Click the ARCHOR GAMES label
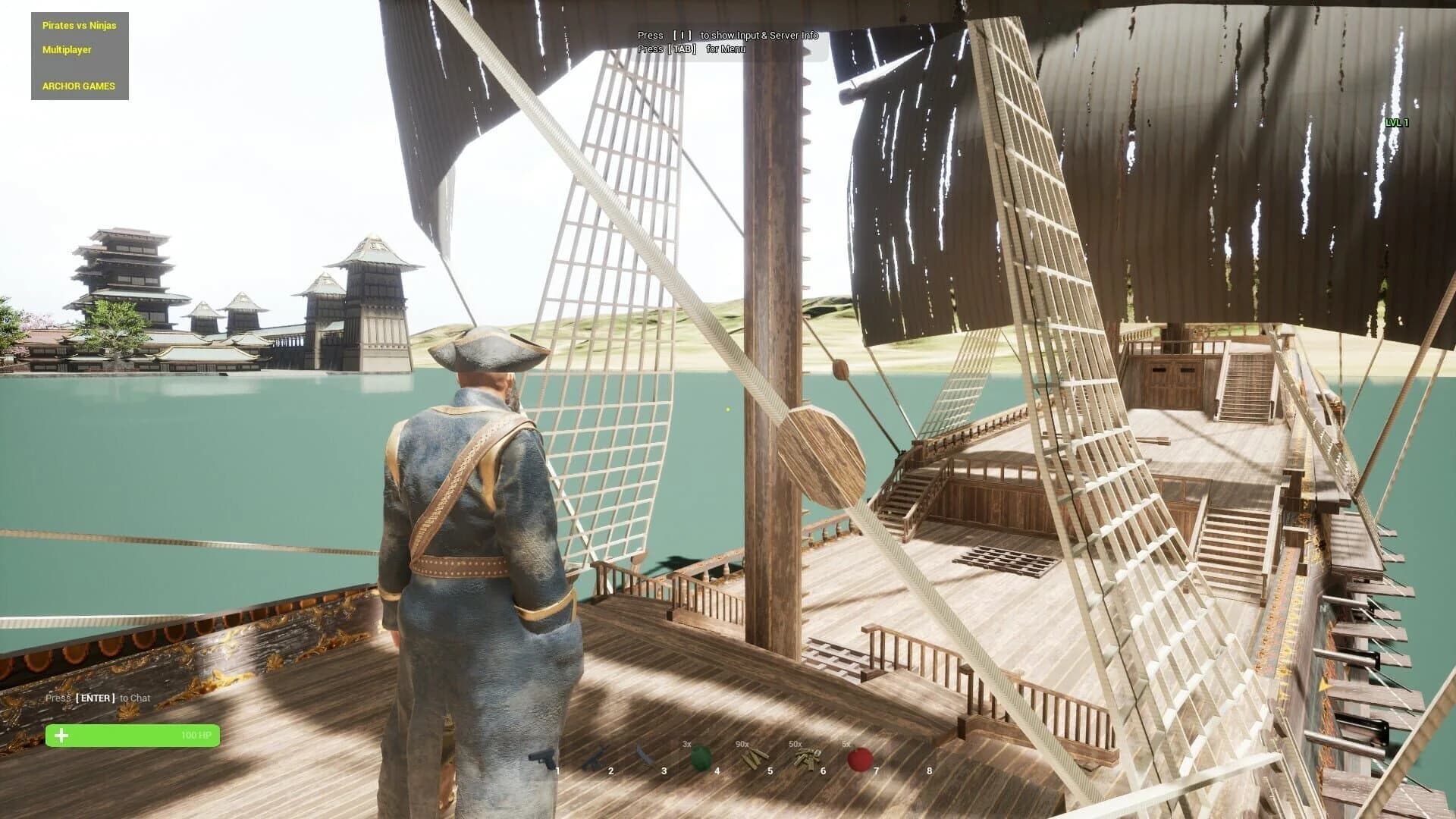Viewport: 1456px width, 819px height. (77, 86)
